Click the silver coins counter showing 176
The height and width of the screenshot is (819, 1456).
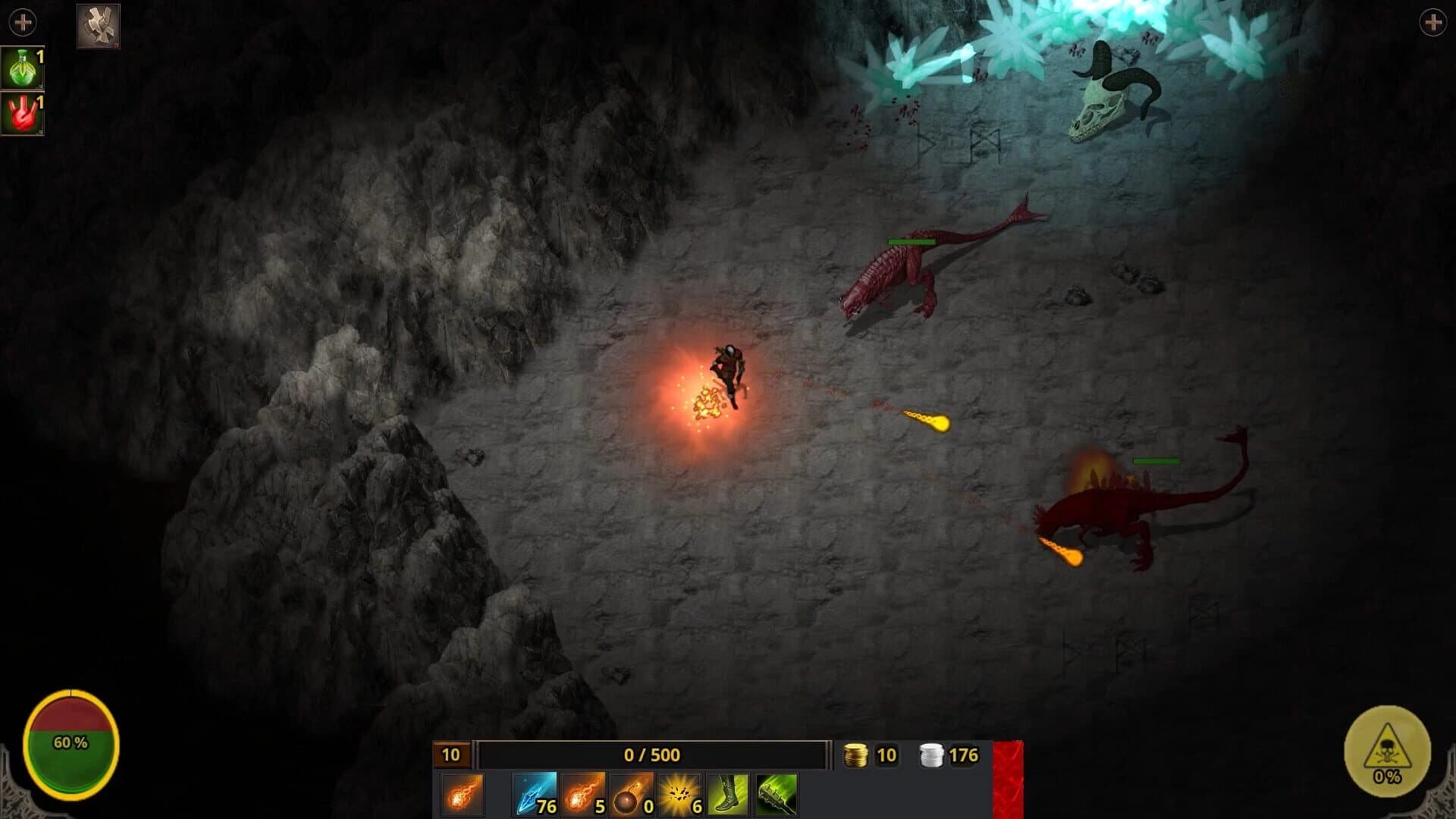tap(948, 755)
